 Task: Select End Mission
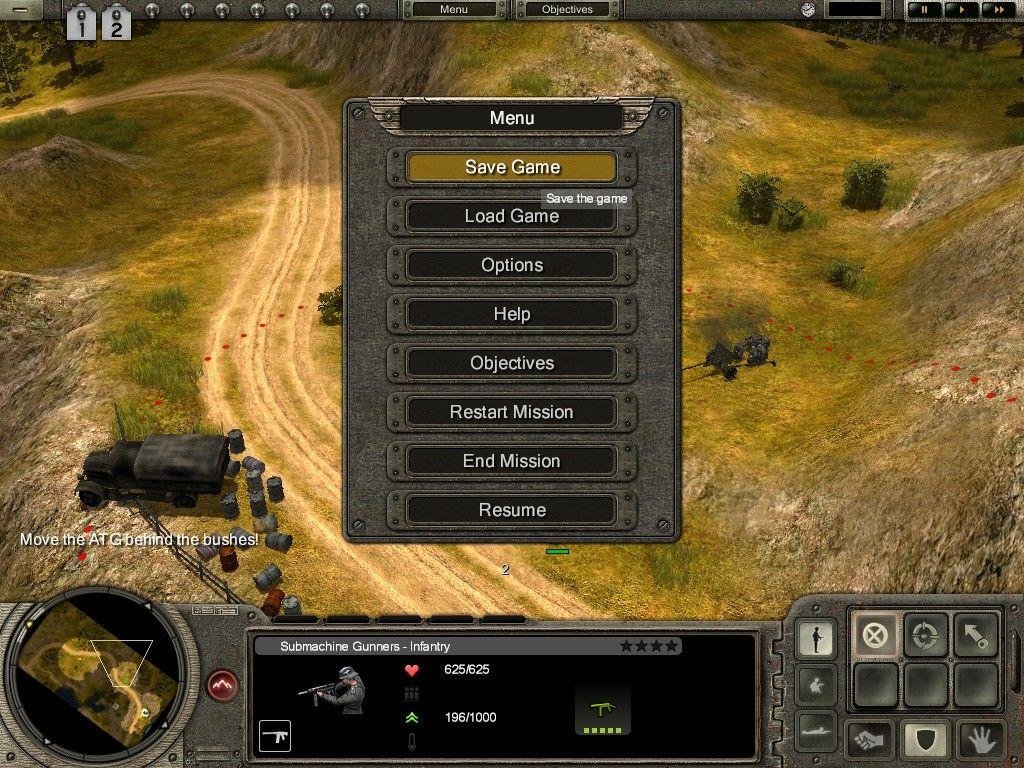tap(511, 461)
